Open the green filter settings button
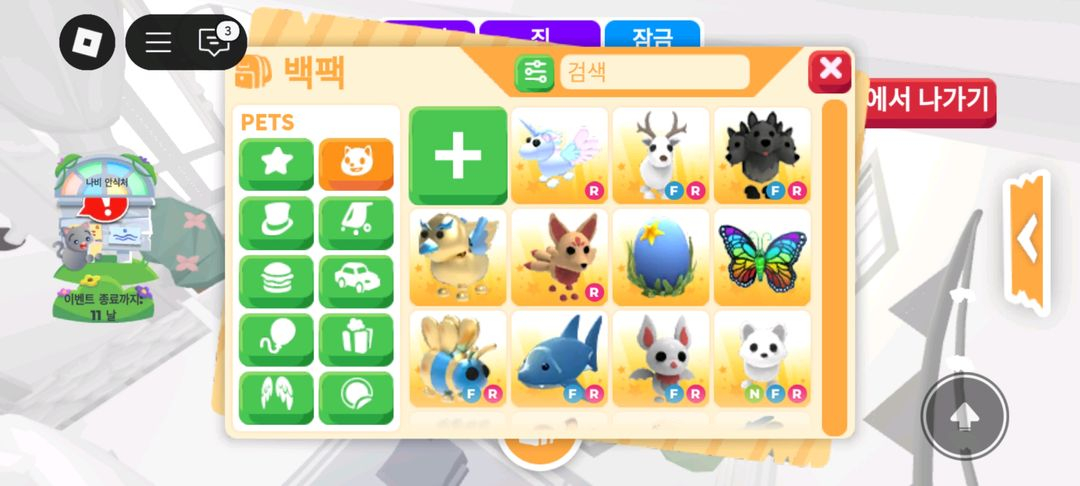1080x486 pixels. coord(535,72)
